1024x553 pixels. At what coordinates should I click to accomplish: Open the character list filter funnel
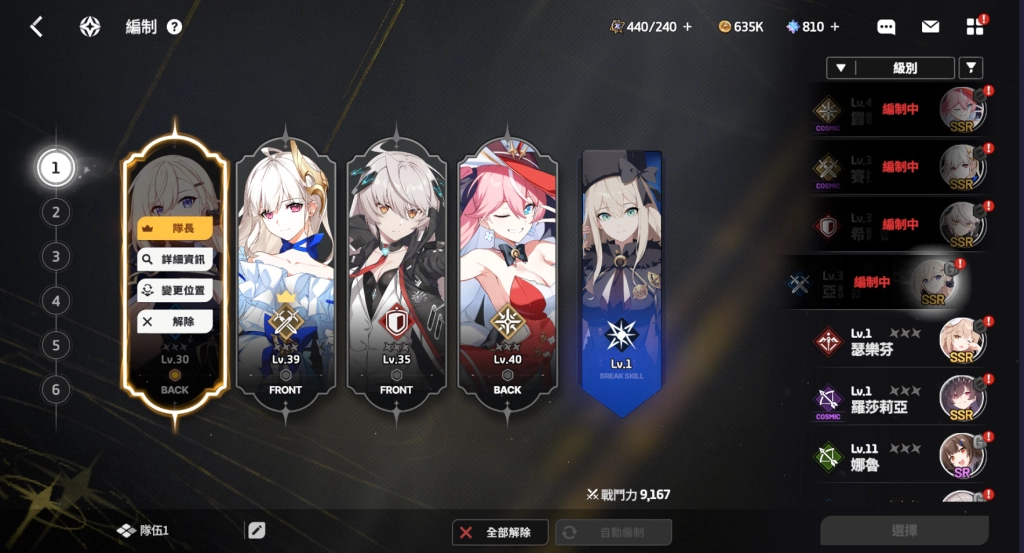pos(970,68)
